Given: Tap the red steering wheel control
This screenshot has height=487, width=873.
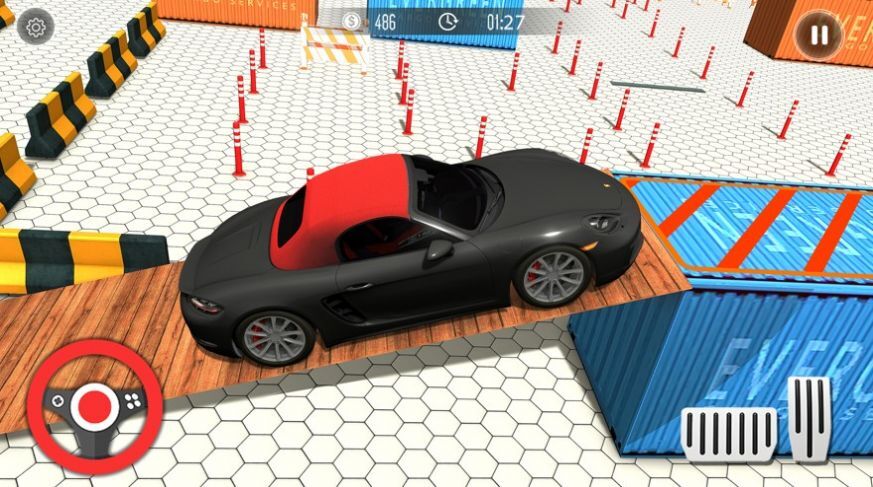Looking at the screenshot, I should [x=94, y=405].
